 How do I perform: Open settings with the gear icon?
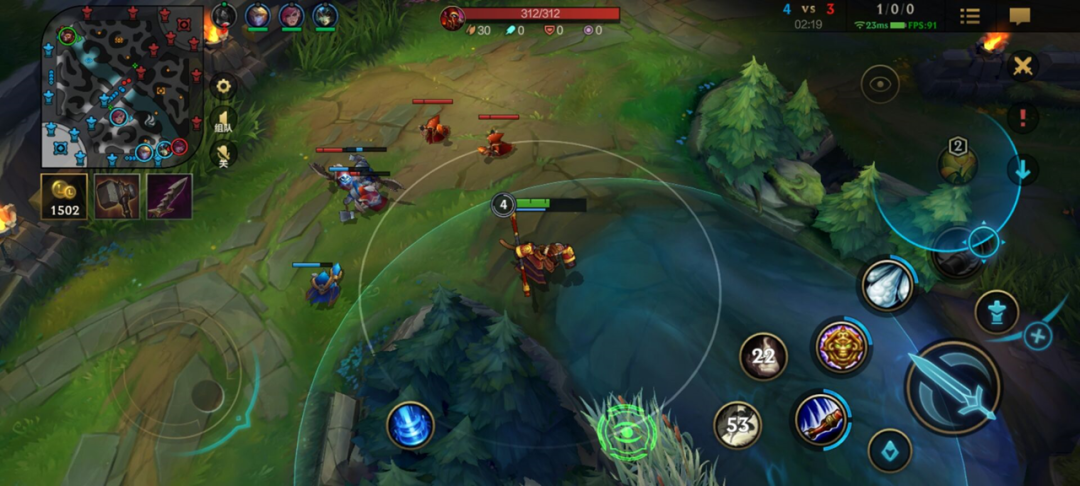[x=223, y=86]
